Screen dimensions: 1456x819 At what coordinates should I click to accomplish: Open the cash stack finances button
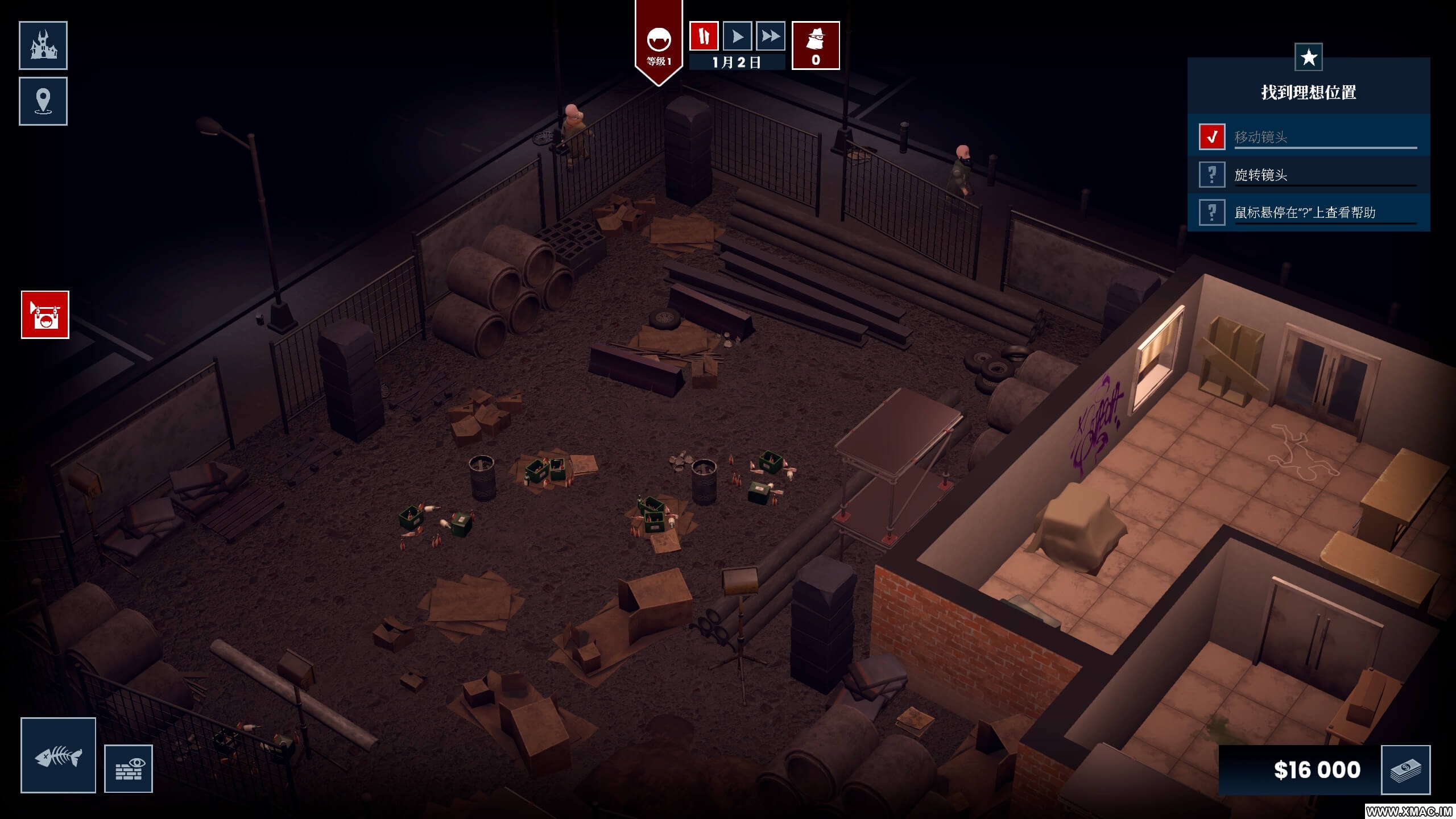click(1405, 770)
